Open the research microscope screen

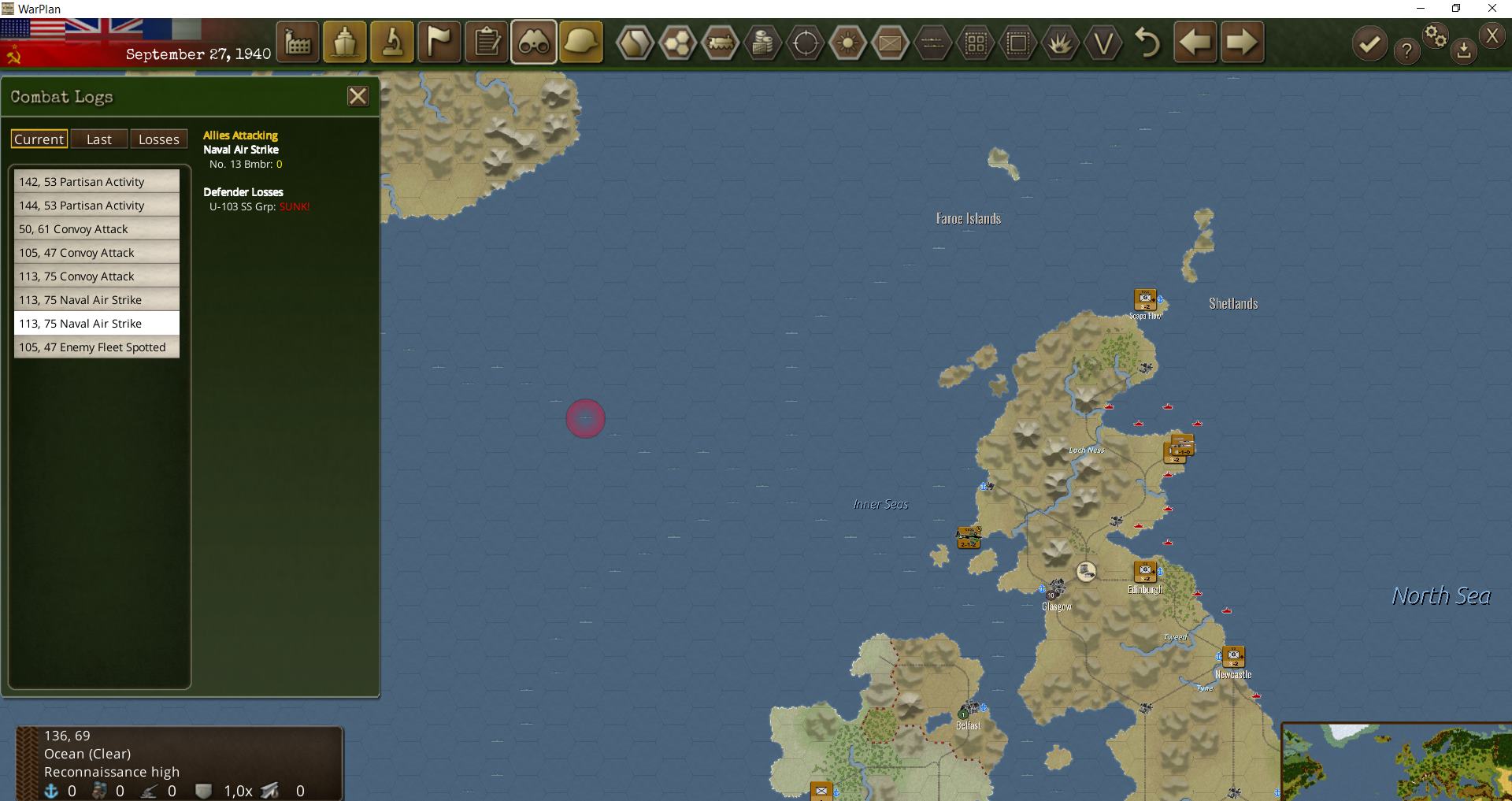point(392,42)
